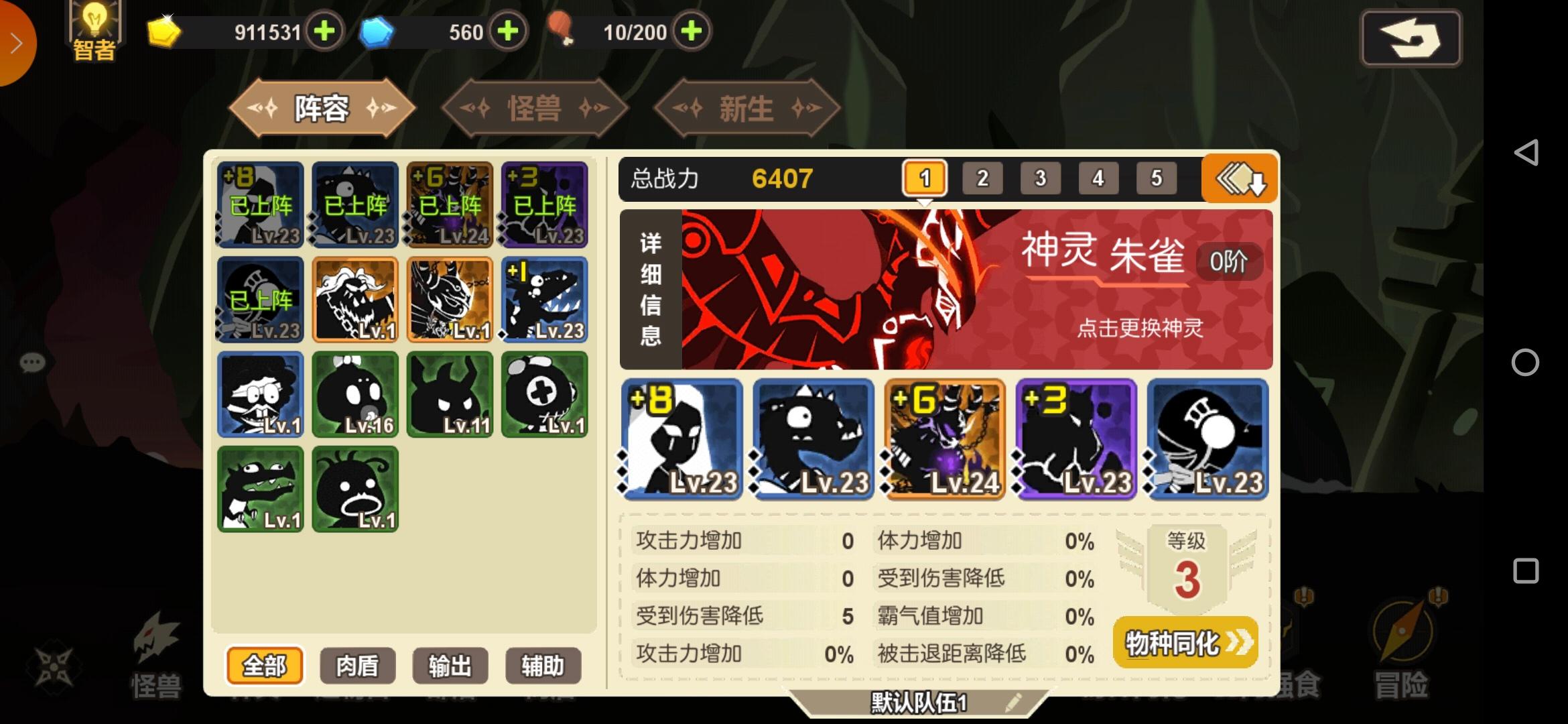The image size is (1568, 724).
Task: Click the 智者 lightbulb icon top left
Action: [94, 28]
